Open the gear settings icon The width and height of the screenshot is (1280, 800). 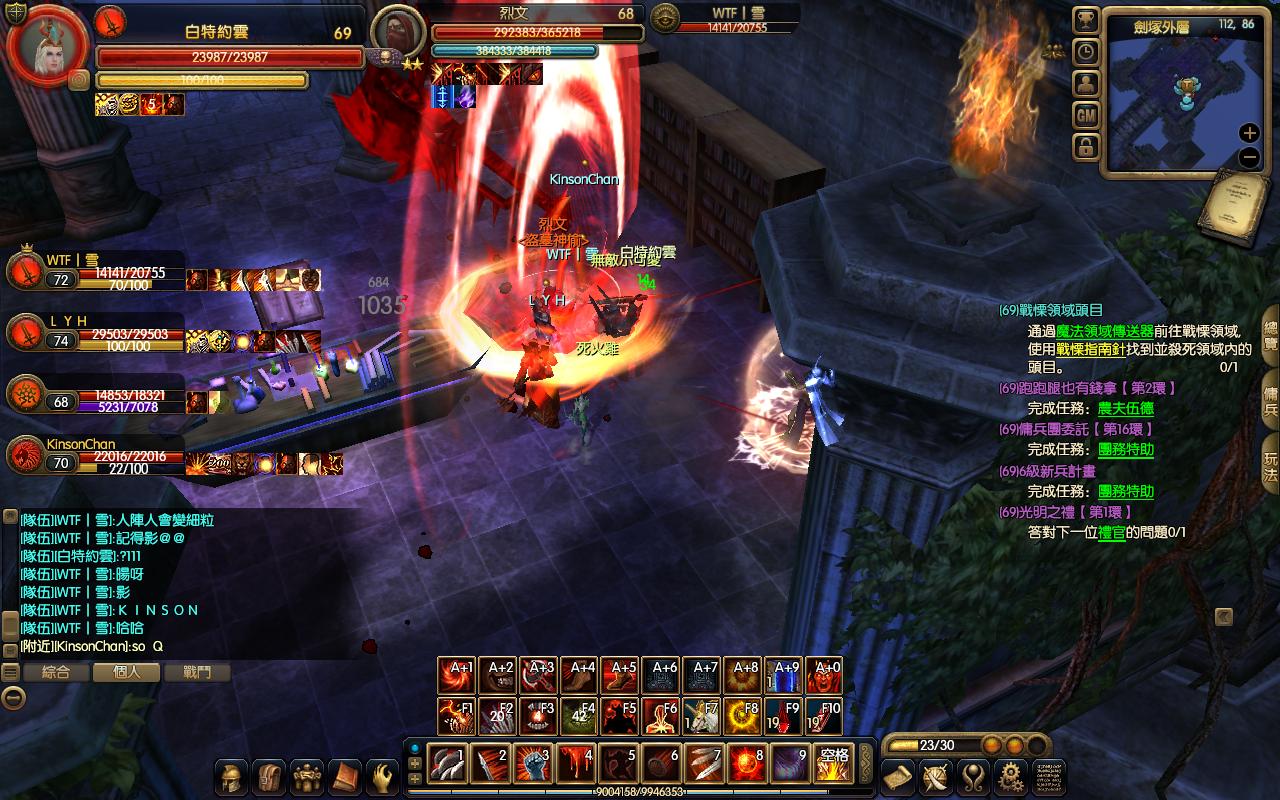(1012, 777)
